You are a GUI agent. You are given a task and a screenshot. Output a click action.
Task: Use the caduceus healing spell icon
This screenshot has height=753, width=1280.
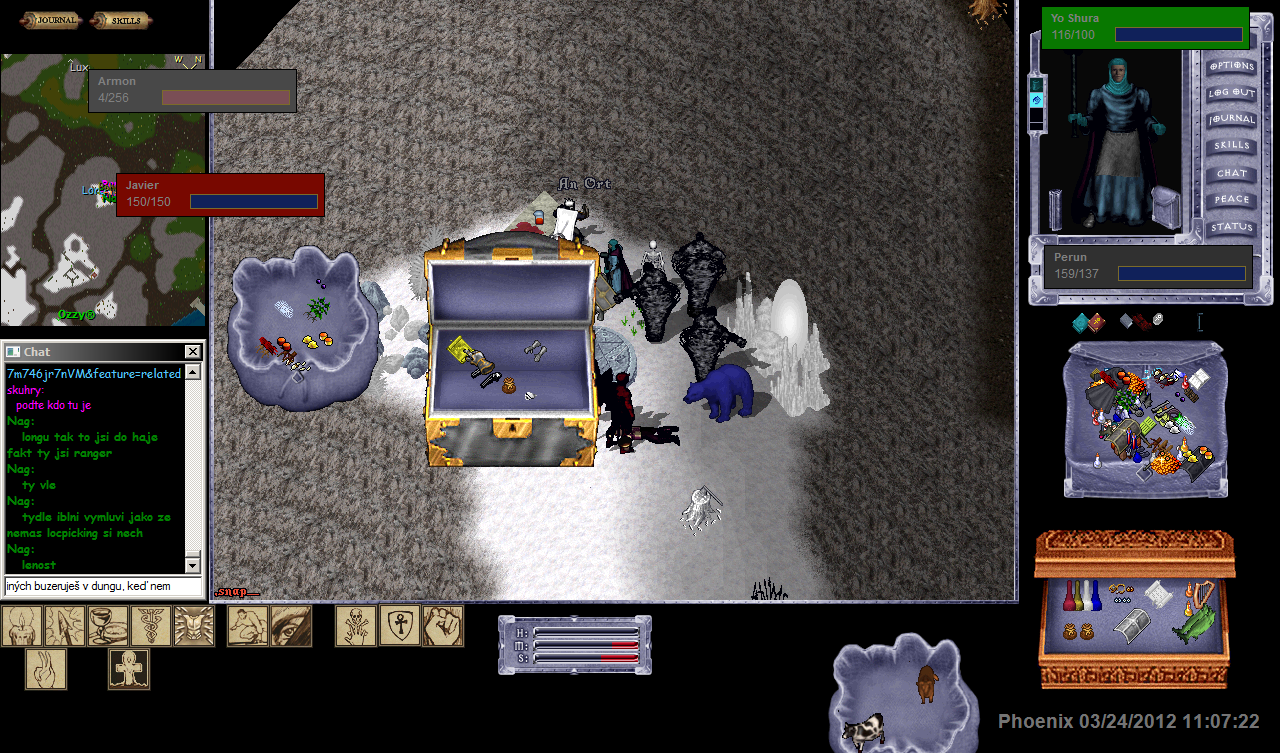coord(151,626)
